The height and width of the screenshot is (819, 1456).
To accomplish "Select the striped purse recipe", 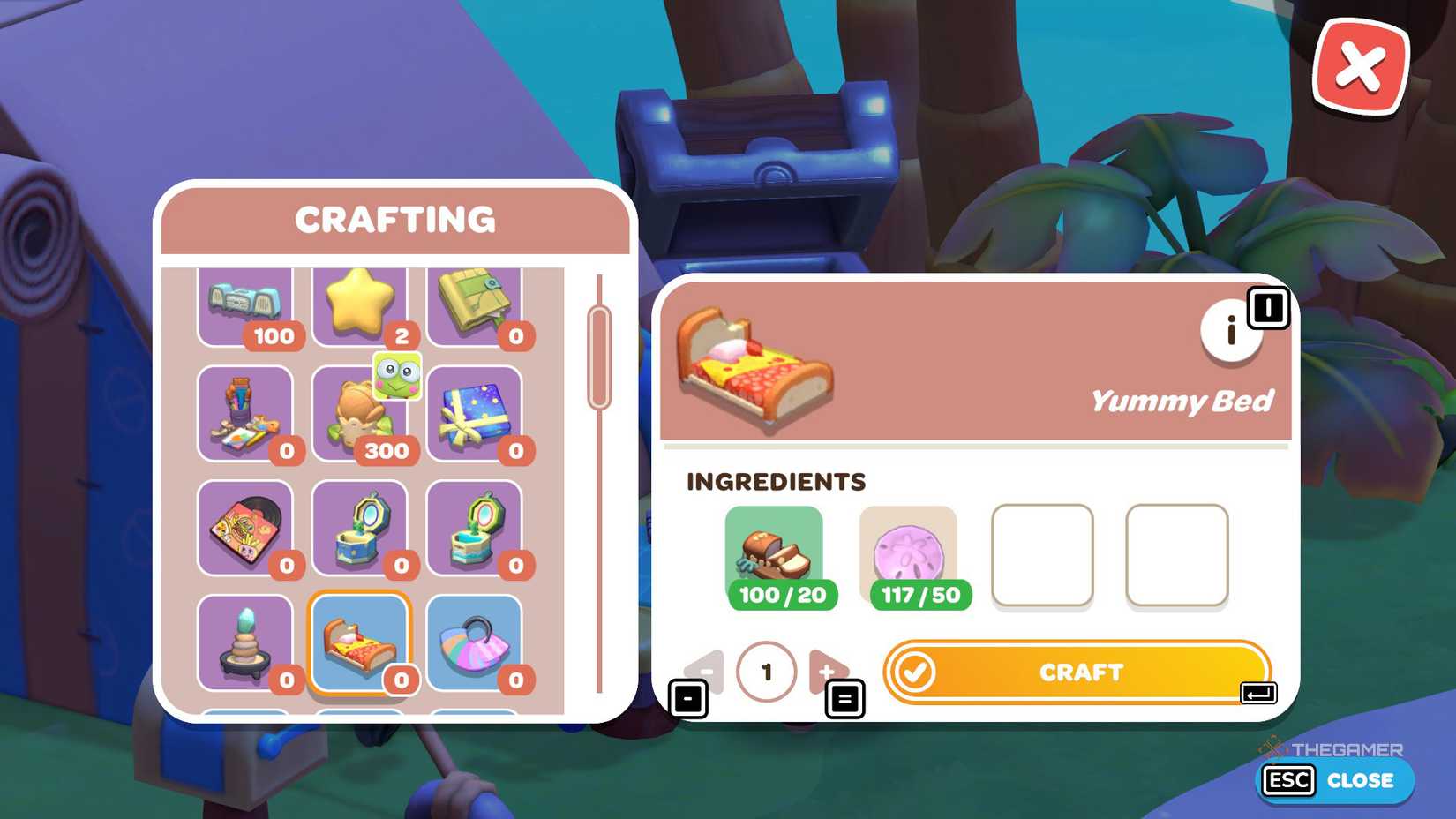I will click(x=481, y=644).
